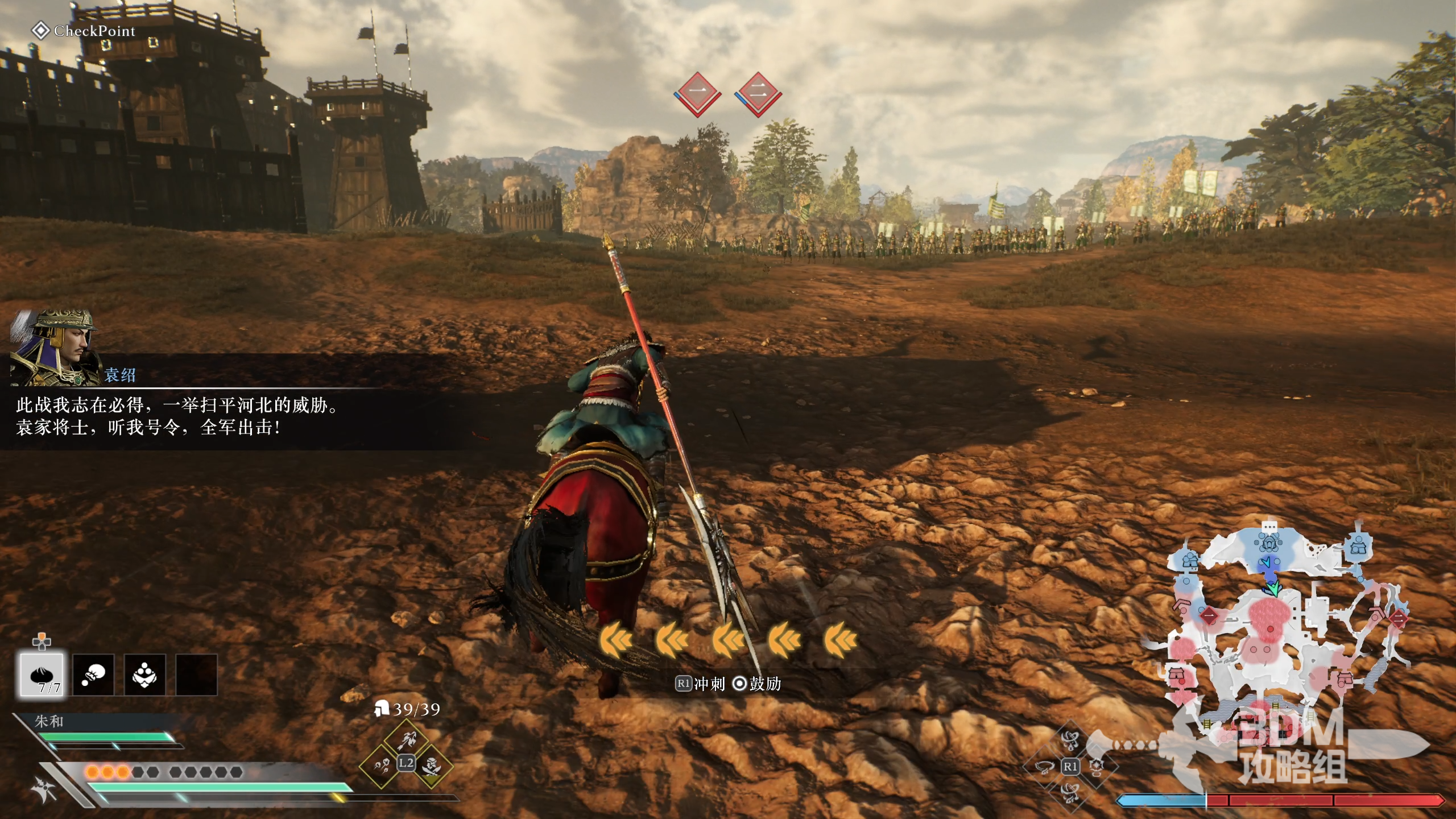Activate the archer volley tactic
1456x819 pixels.
(407, 740)
